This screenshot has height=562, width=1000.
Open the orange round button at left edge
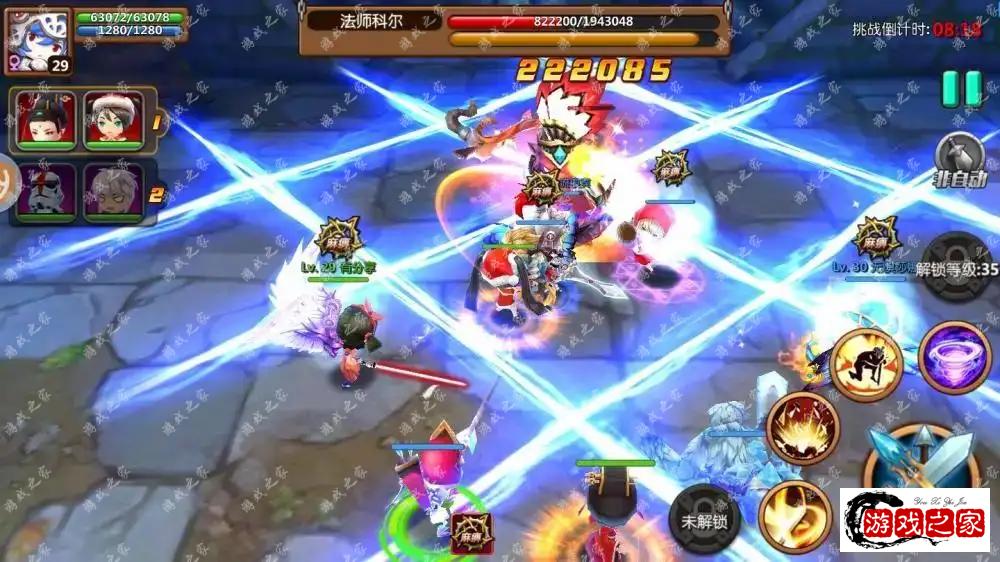(x=8, y=187)
